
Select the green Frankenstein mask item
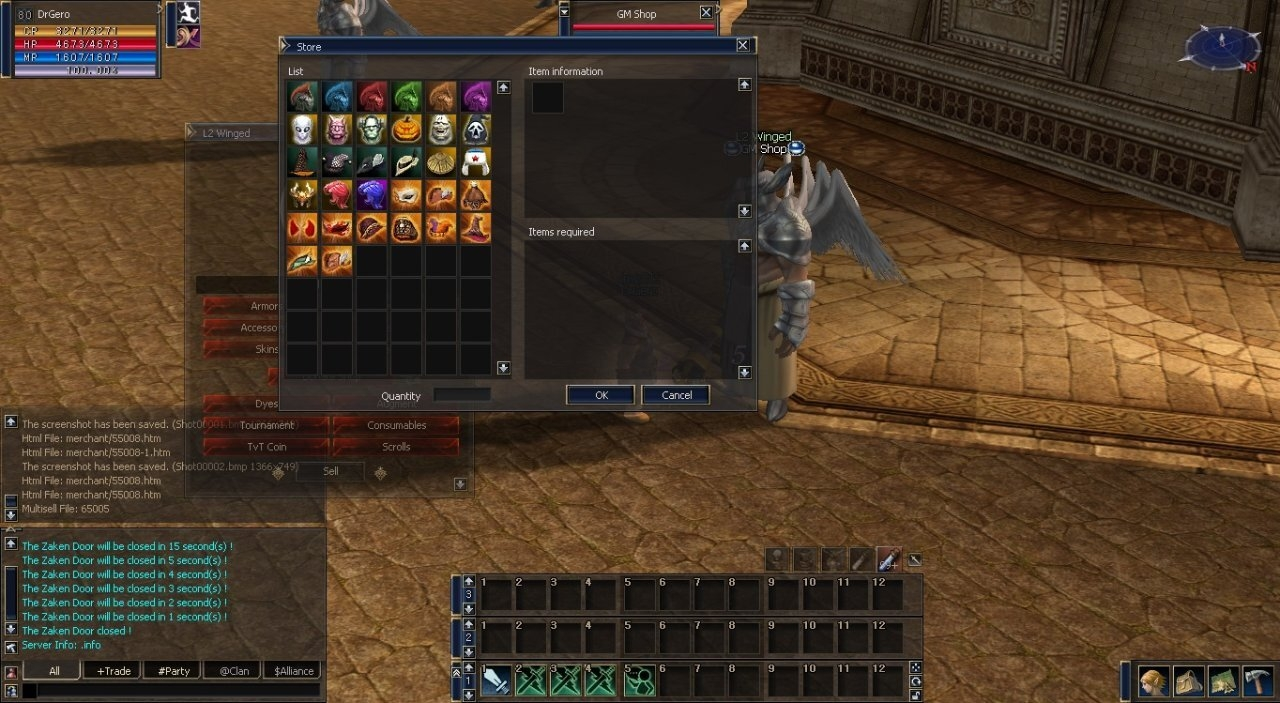click(372, 130)
